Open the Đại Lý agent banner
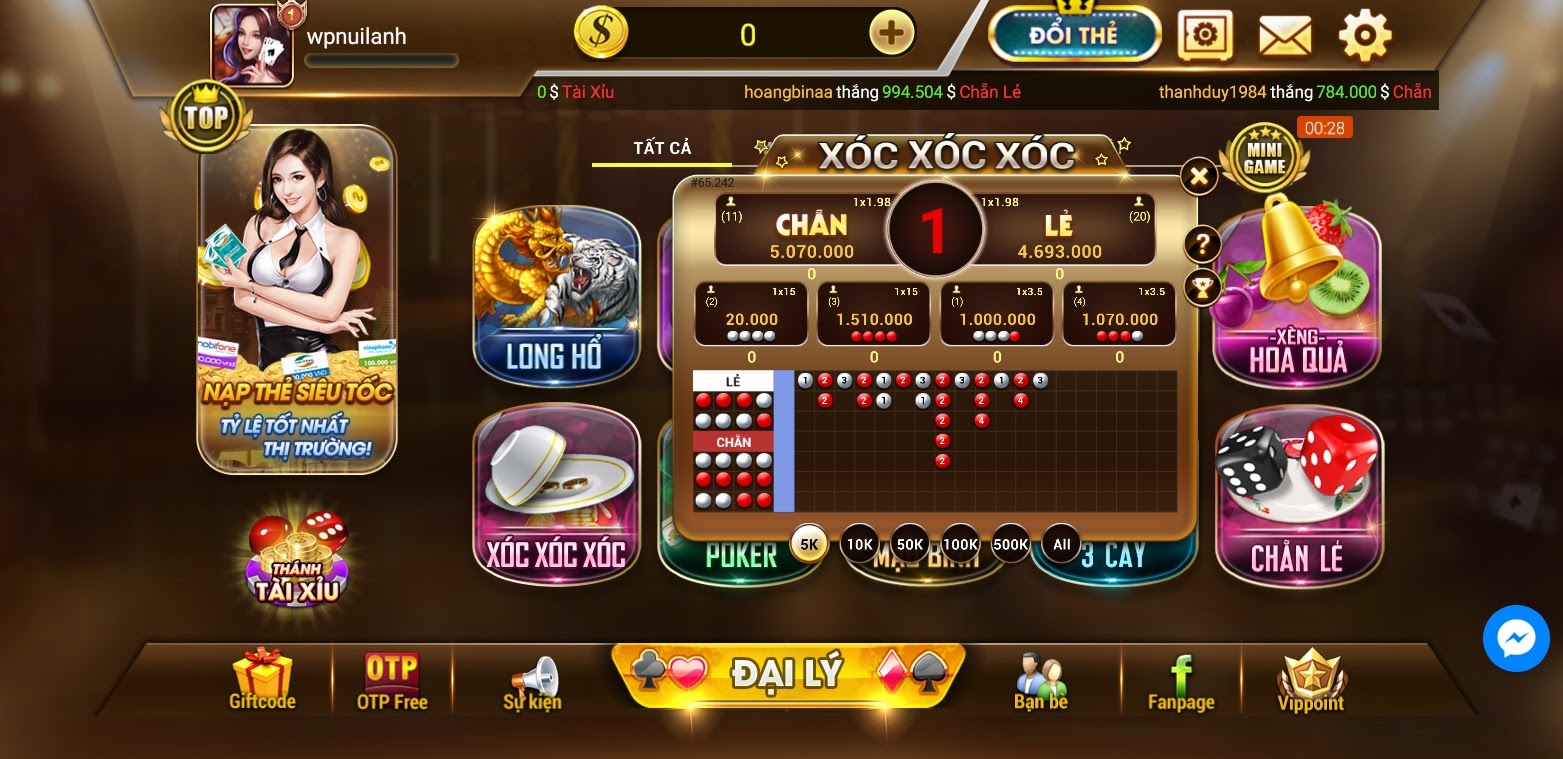The height and width of the screenshot is (759, 1563). tap(788, 673)
